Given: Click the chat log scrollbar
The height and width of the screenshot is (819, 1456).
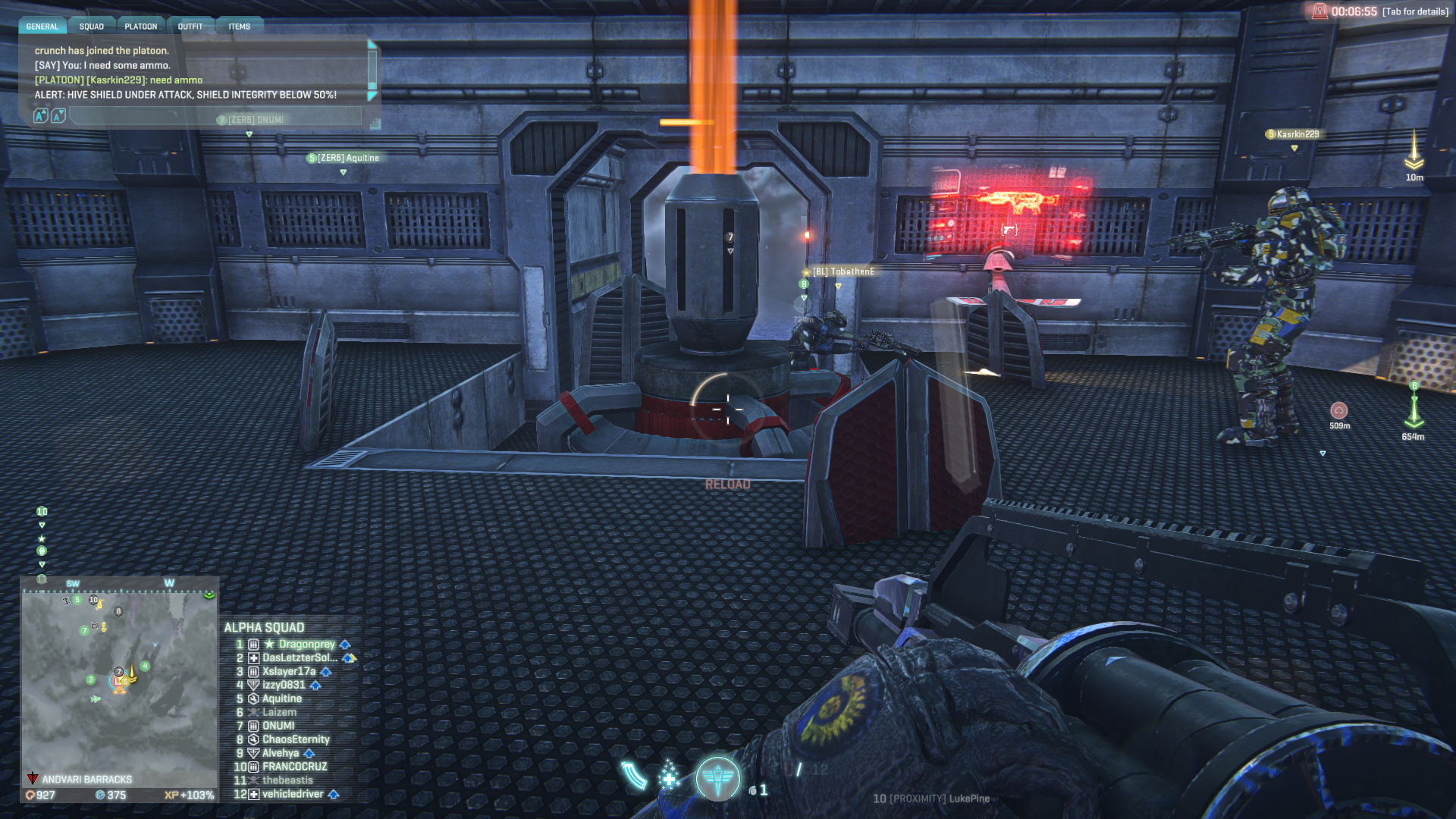Looking at the screenshot, I should (372, 71).
